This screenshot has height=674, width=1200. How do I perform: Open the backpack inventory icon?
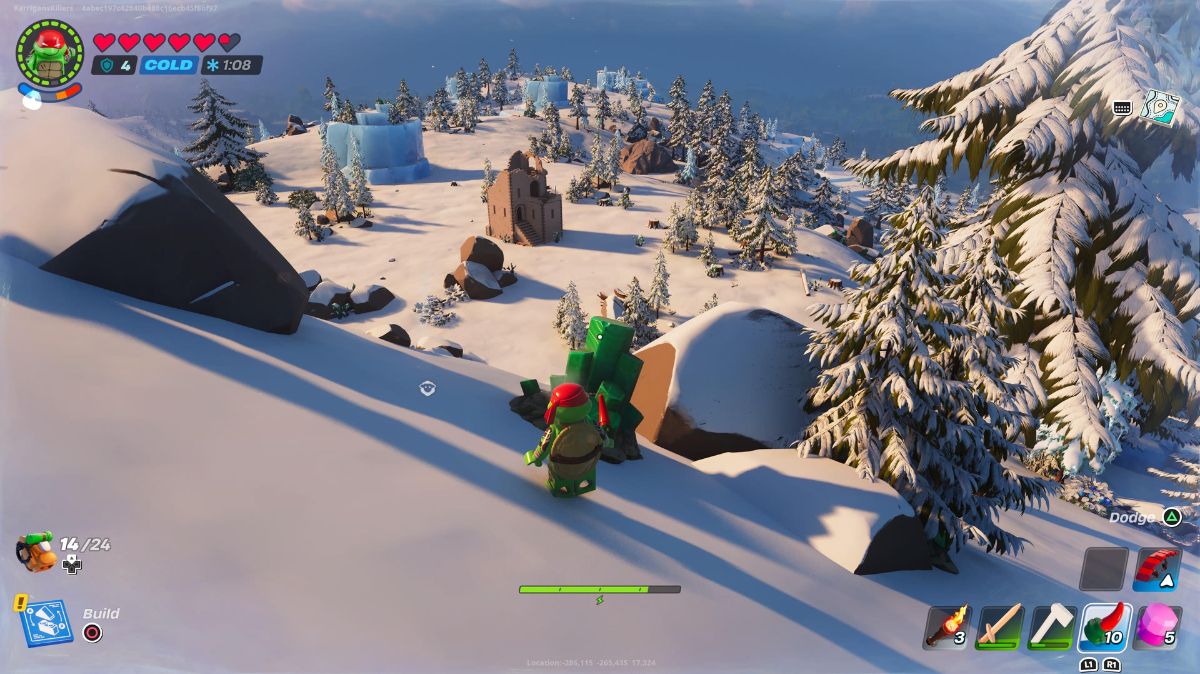click(36, 551)
